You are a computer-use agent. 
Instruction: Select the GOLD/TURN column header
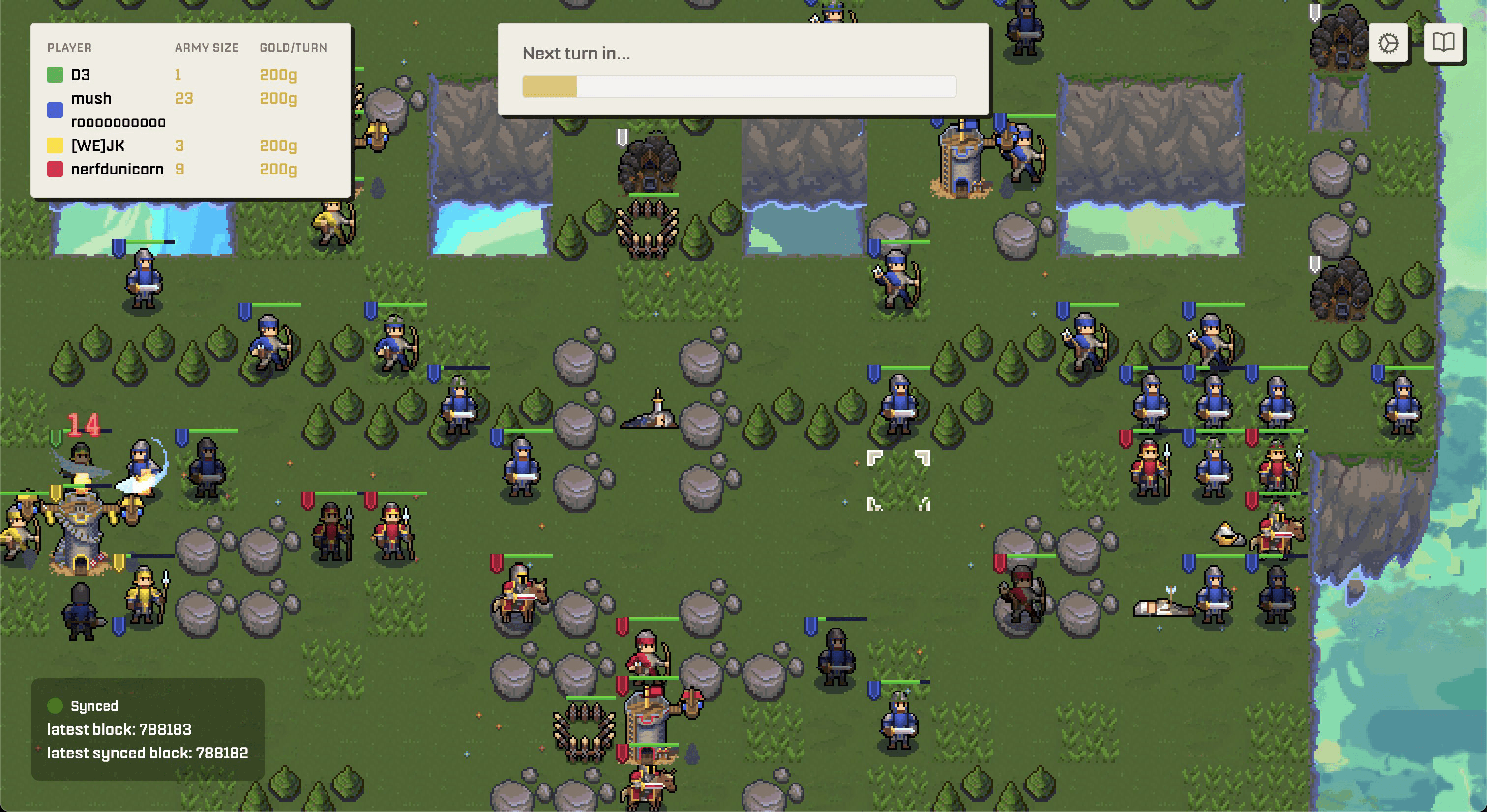click(293, 47)
